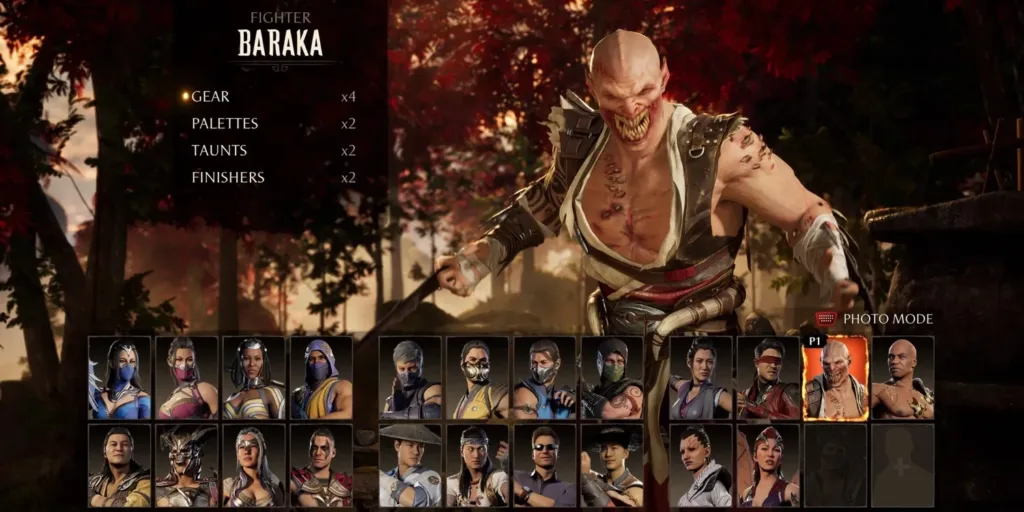Choose Kung Lao's black-hat portrait

click(612, 465)
